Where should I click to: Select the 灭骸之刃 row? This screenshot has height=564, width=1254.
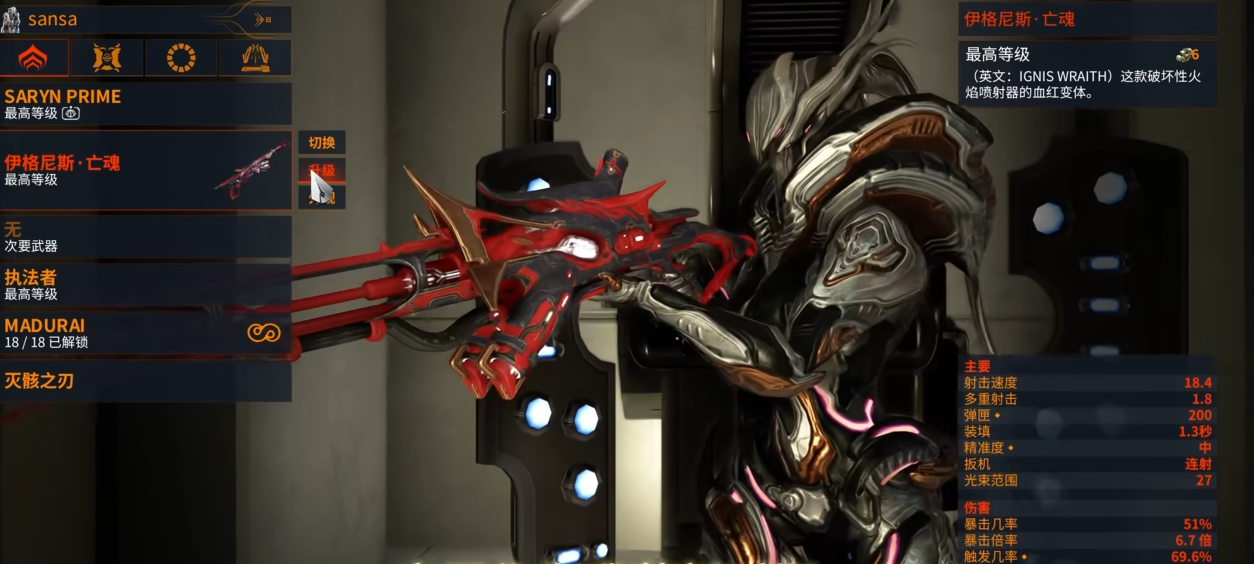(x=146, y=381)
